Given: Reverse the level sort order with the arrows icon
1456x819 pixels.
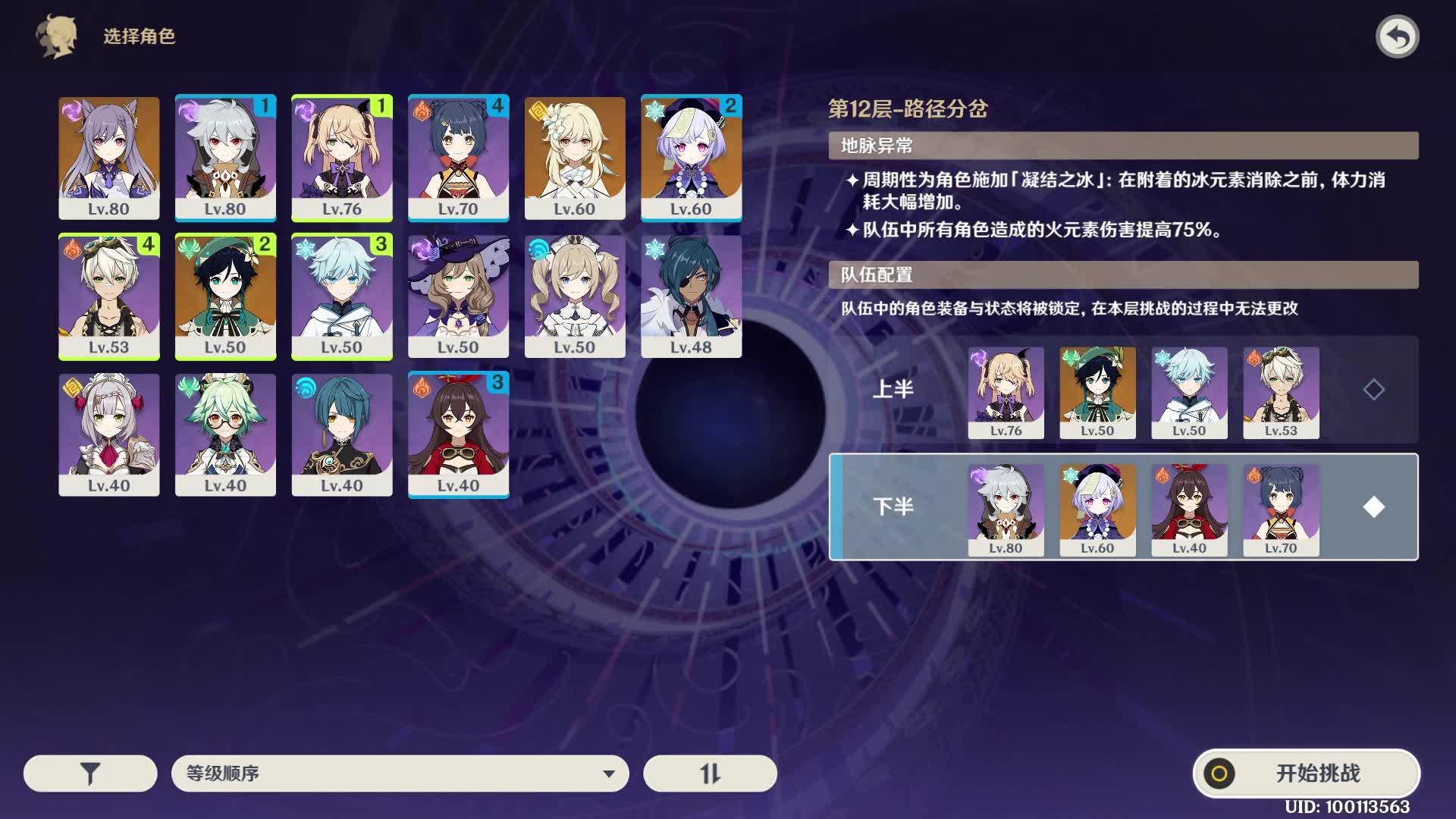Looking at the screenshot, I should 708,773.
